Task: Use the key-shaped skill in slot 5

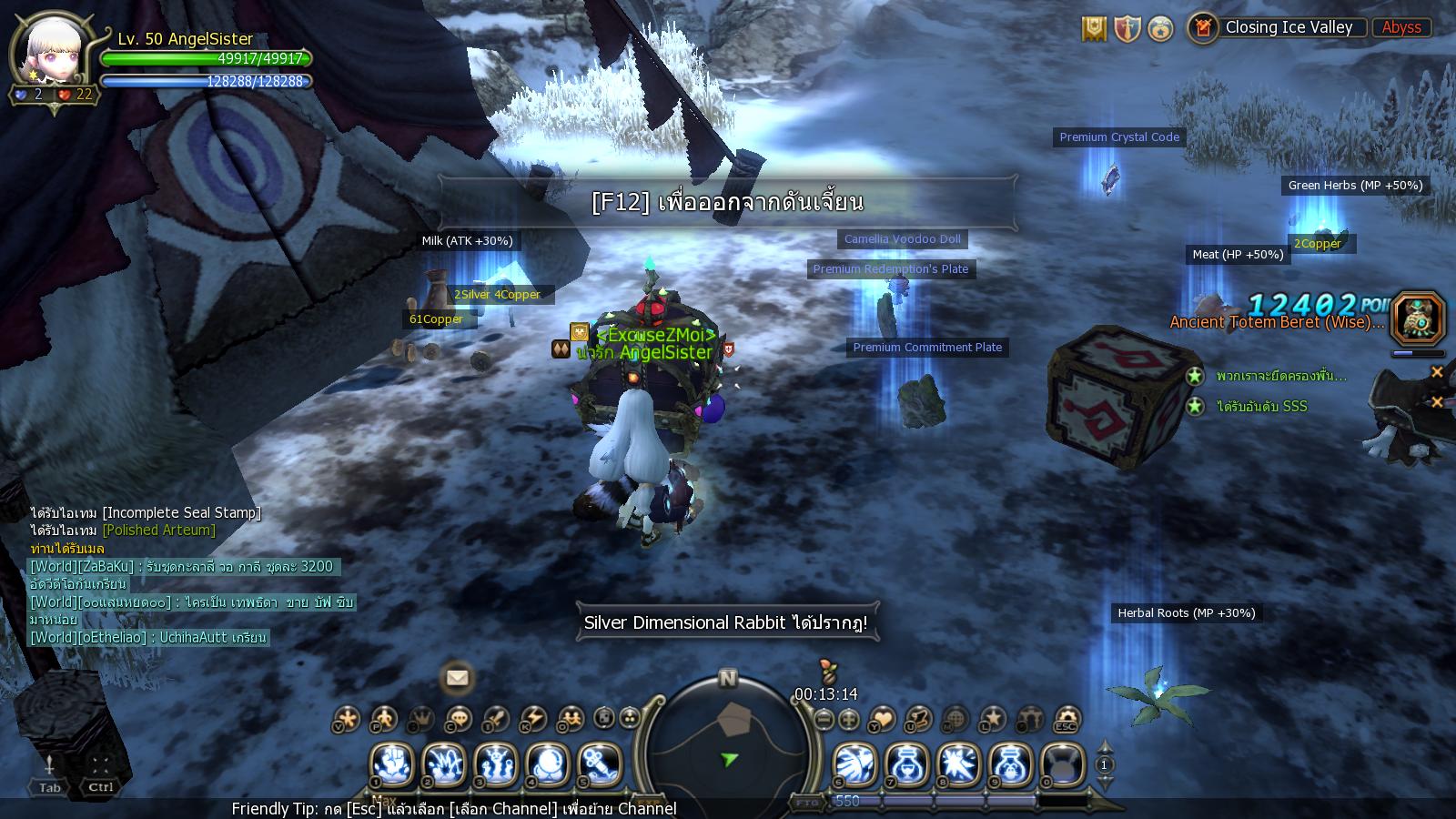Action: 599,763
